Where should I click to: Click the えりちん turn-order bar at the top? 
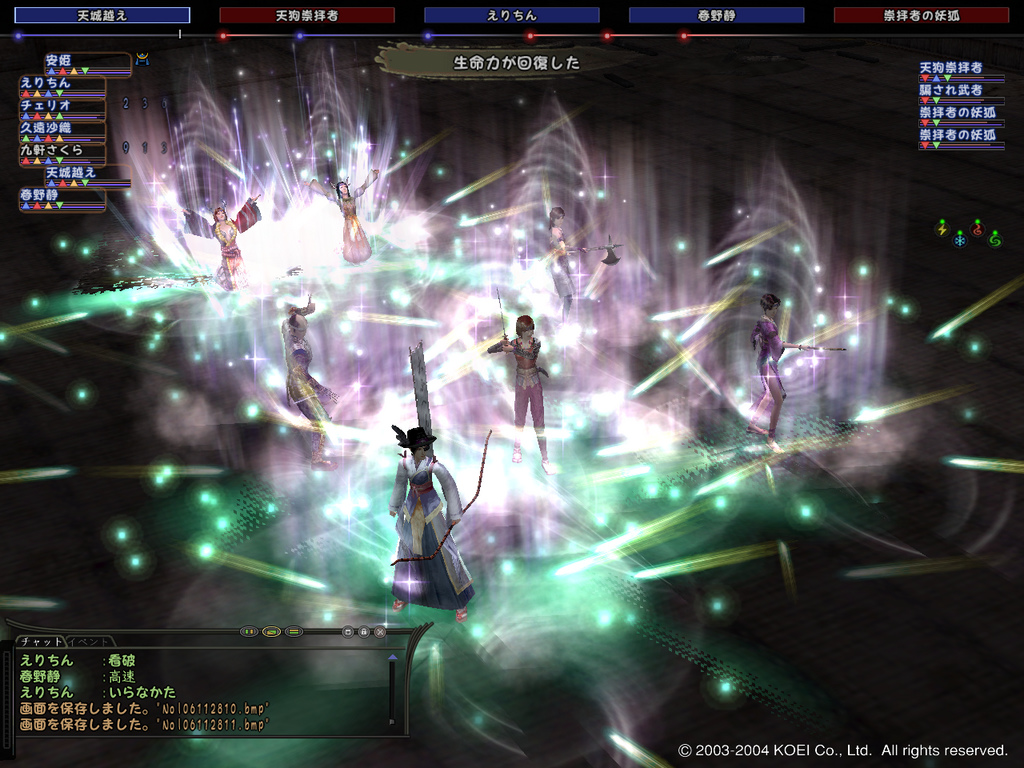click(511, 16)
